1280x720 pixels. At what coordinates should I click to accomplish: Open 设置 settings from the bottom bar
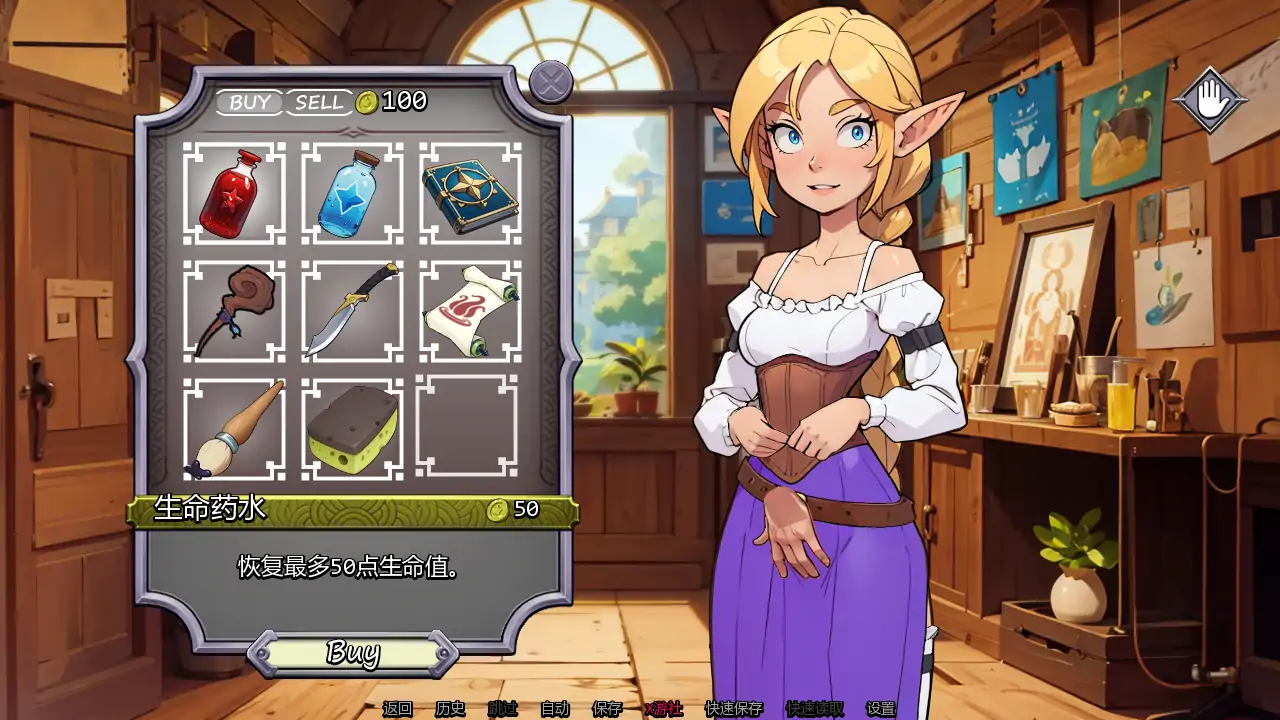click(x=881, y=707)
